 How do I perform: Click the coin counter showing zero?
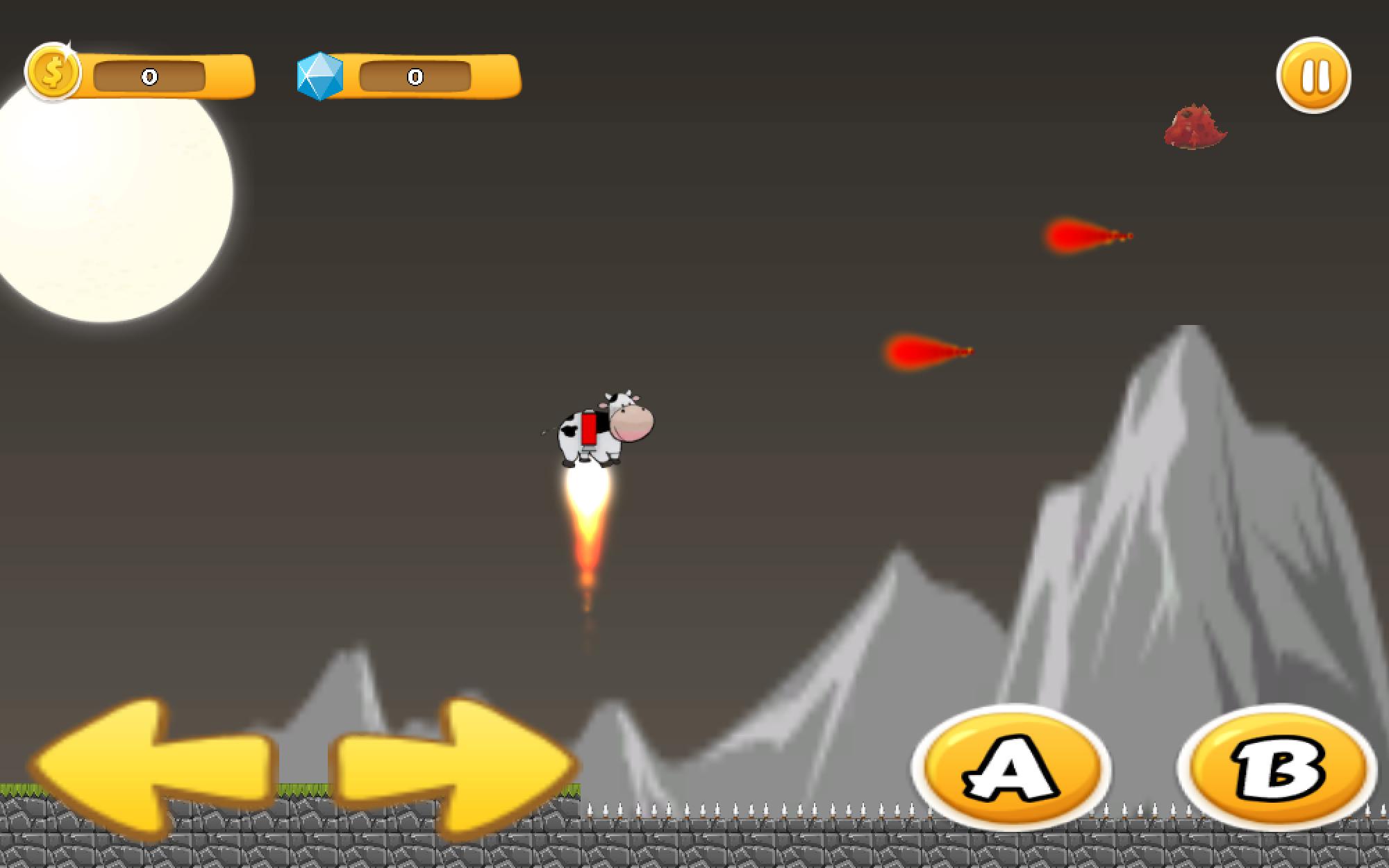[148, 76]
